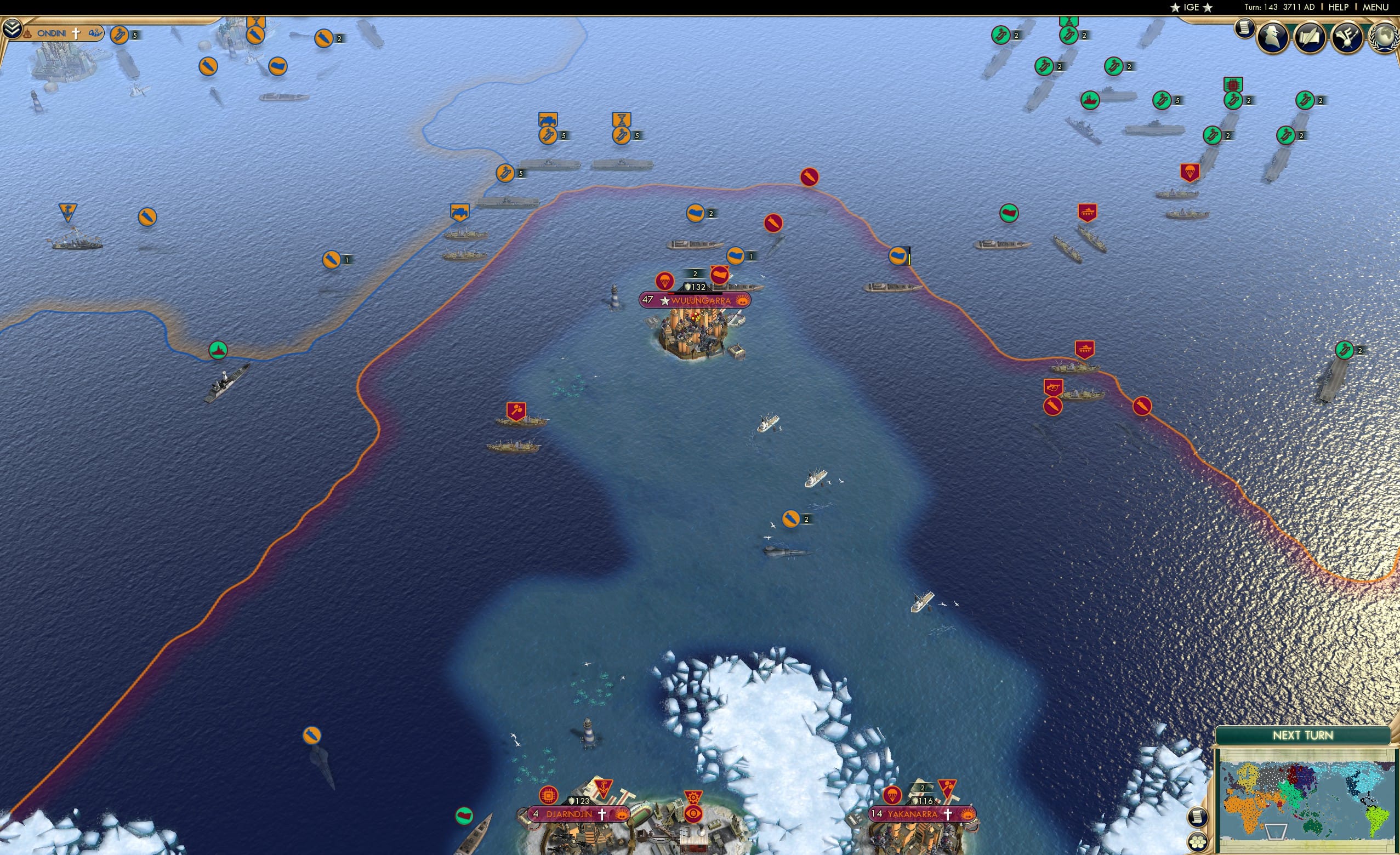Image resolution: width=1400 pixels, height=855 pixels.
Task: Click the flag marker above Wulungarra city
Action: point(719,273)
